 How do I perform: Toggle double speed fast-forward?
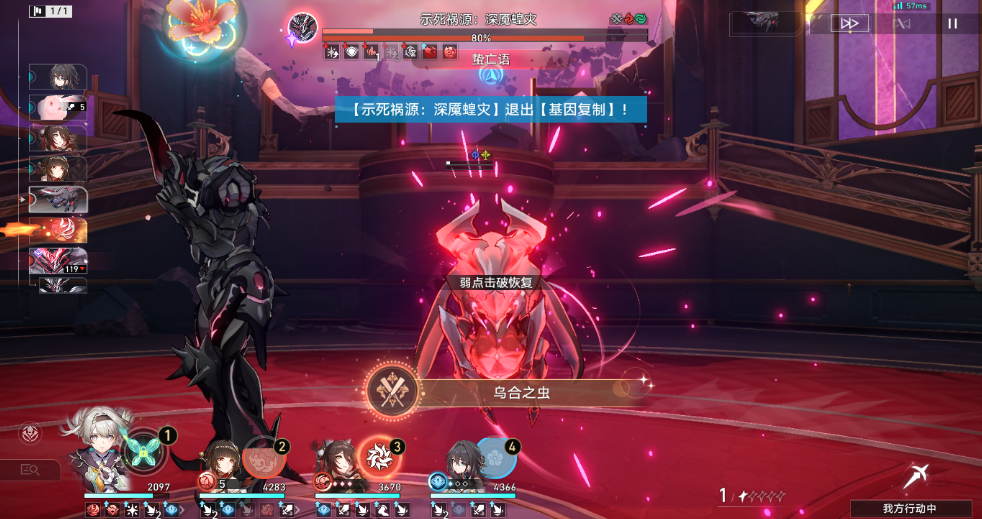(849, 24)
